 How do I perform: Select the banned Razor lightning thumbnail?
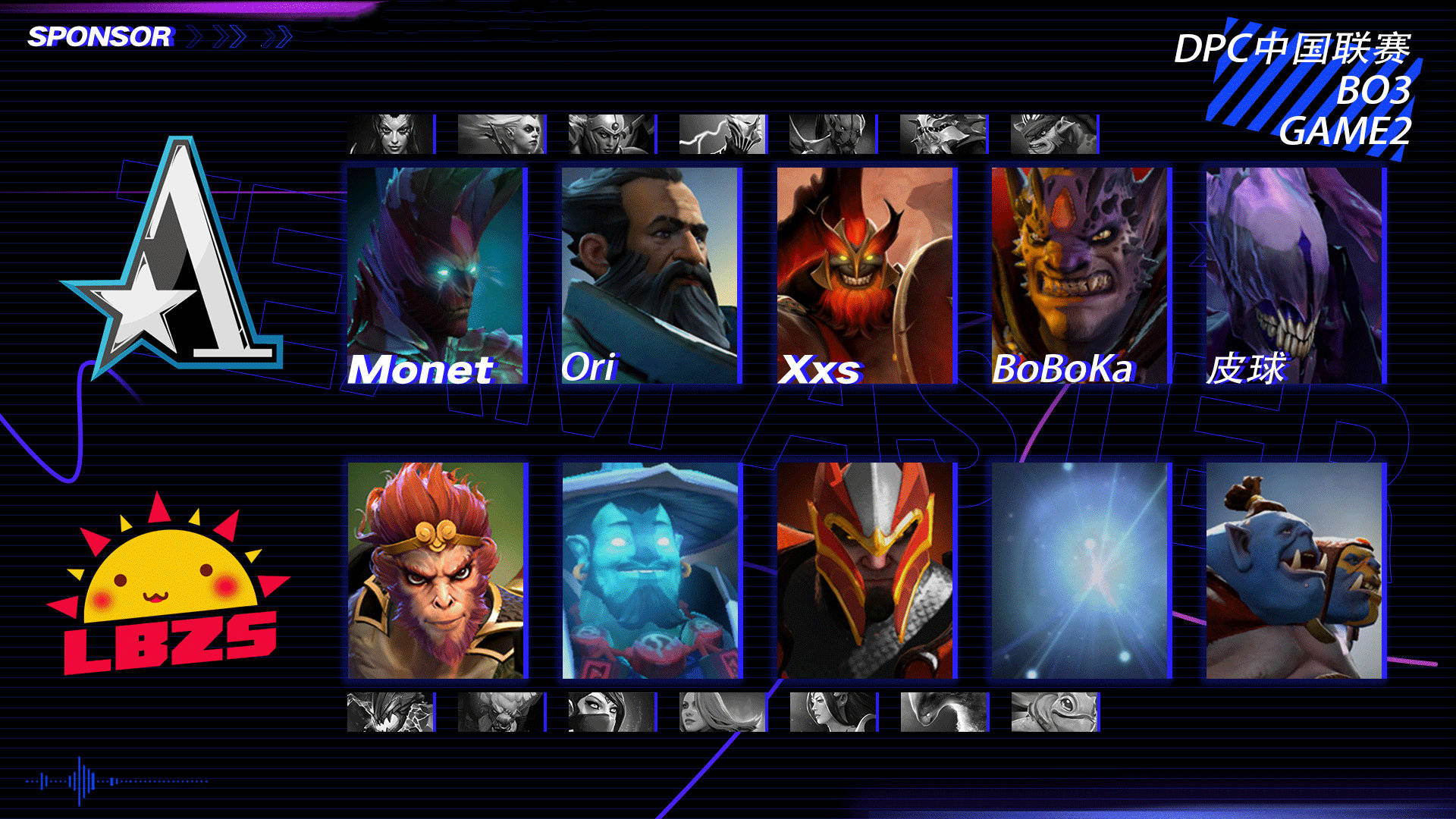[x=722, y=134]
